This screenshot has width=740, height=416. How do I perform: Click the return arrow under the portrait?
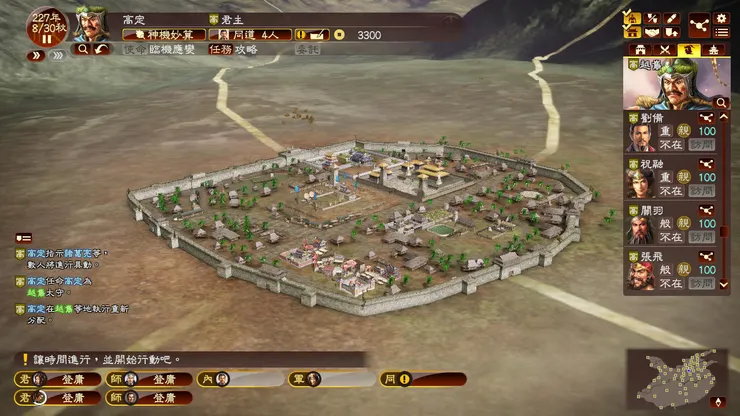pos(101,48)
